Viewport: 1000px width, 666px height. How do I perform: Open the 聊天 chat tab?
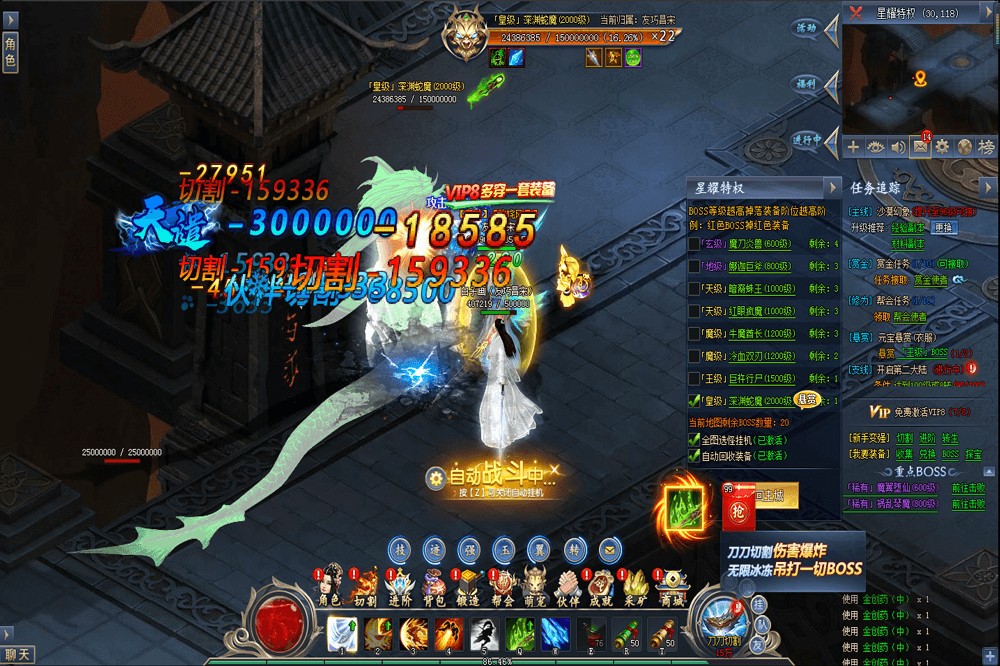tap(18, 655)
